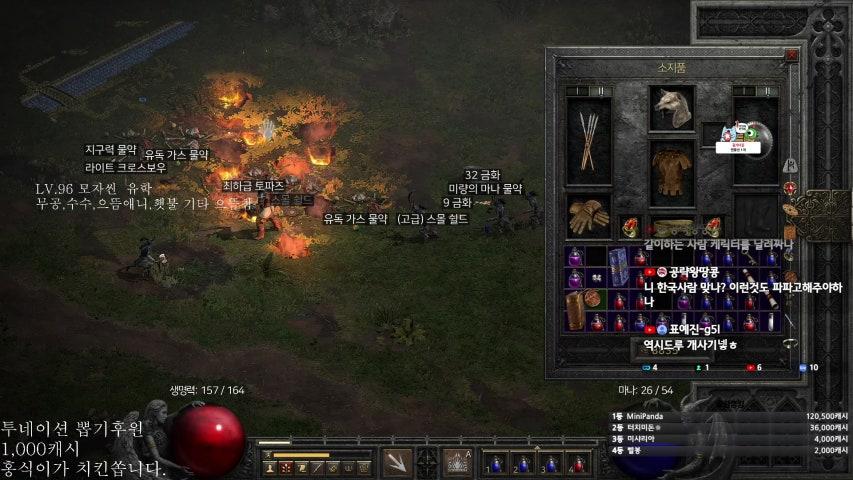This screenshot has height=480, width=853.
Task: Use the red health potion in slot 4
Action: point(576,463)
